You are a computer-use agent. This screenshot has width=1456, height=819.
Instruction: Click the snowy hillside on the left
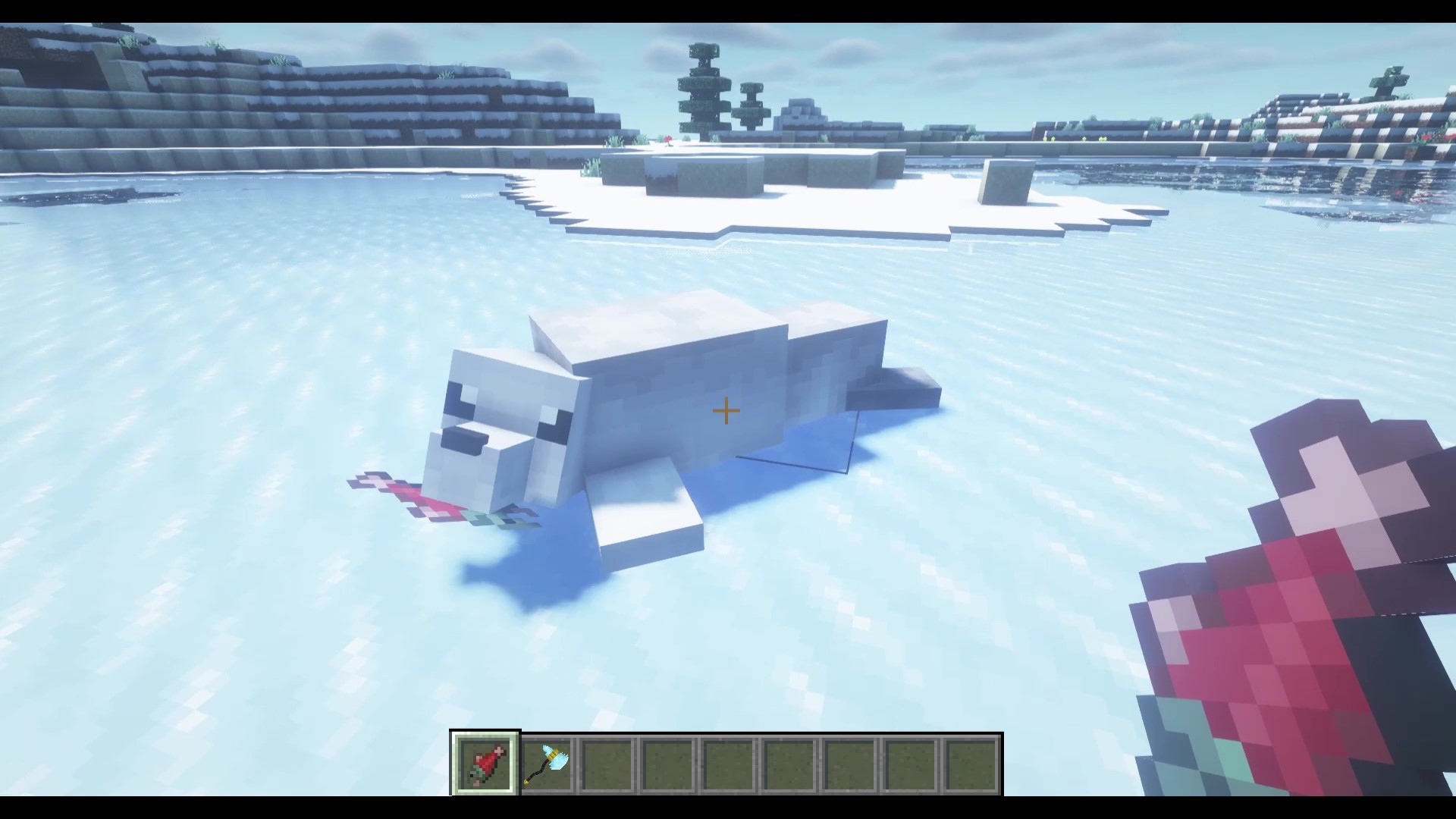[x=152, y=91]
